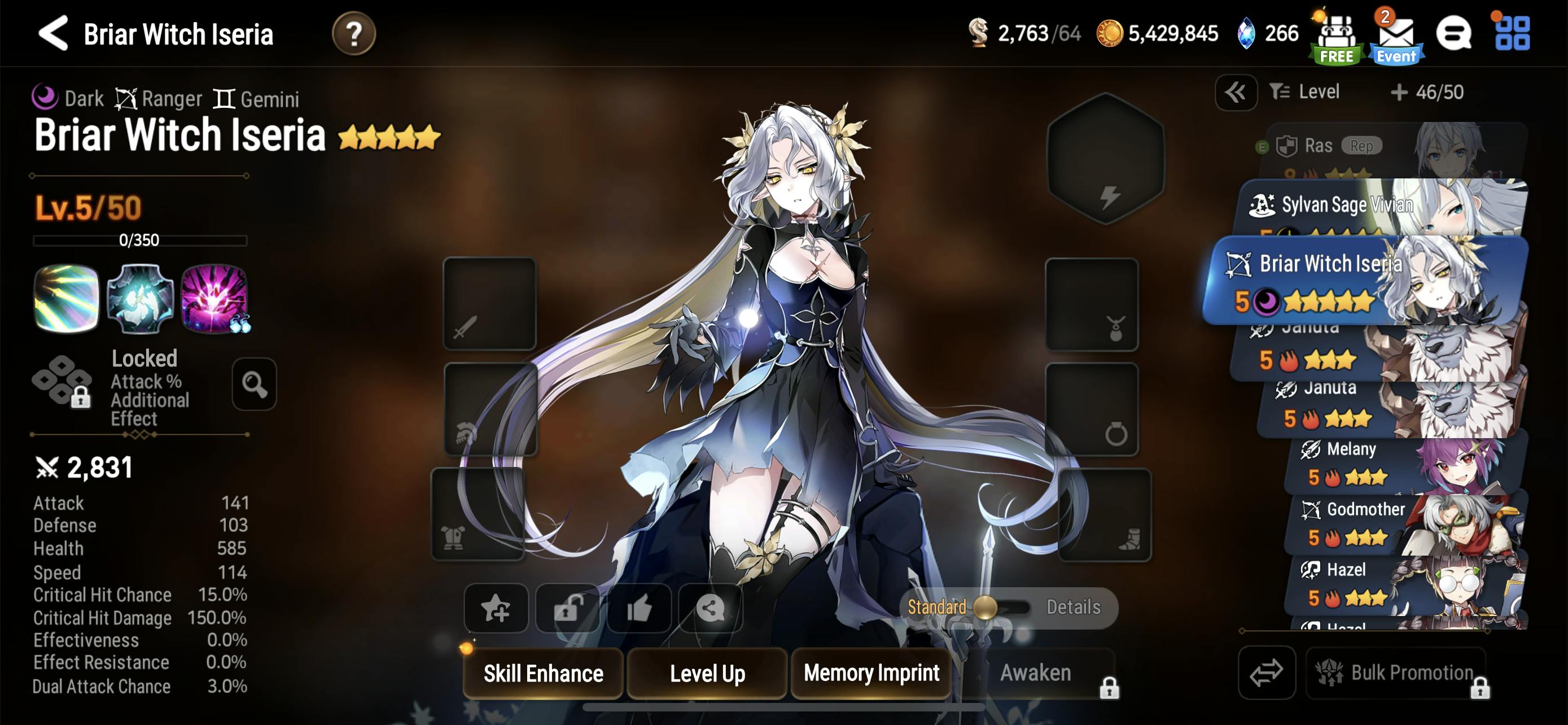
Task: View the purple thorn burst skill icon
Action: (214, 298)
